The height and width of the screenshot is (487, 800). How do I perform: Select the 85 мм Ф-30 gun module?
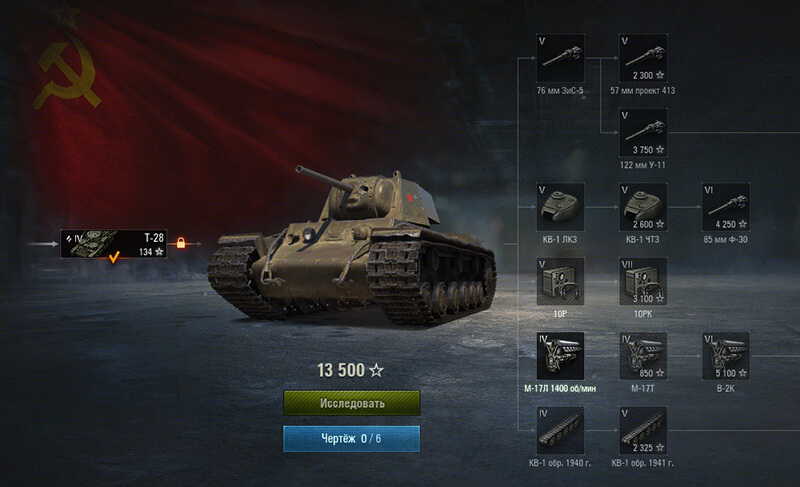[726, 207]
